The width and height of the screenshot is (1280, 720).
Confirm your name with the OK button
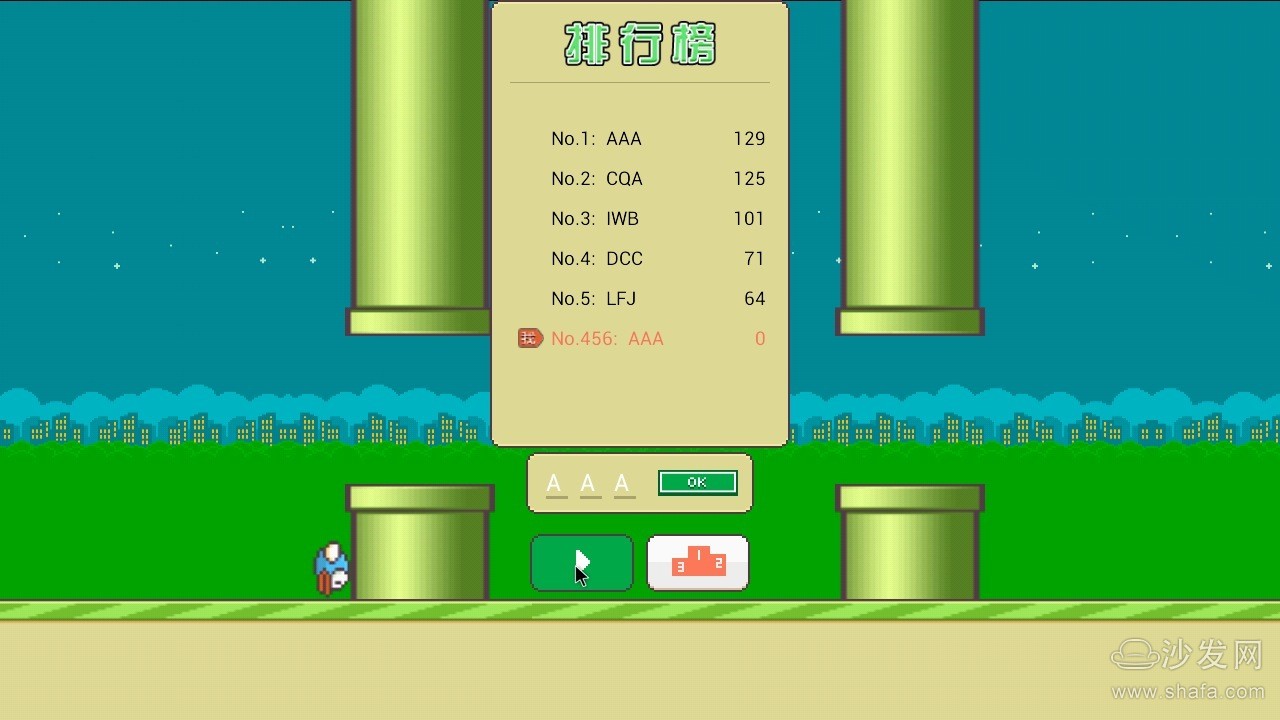[697, 482]
